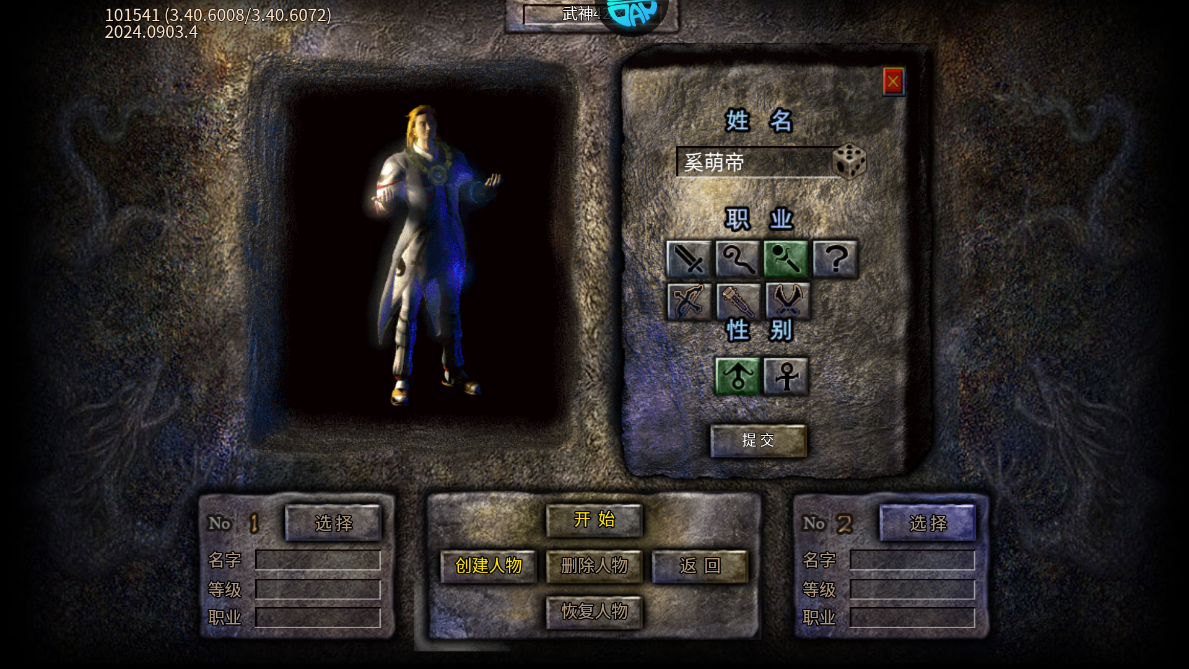Select character slot No 1 with 选择
Screen dimensions: 1189x669
point(333,522)
